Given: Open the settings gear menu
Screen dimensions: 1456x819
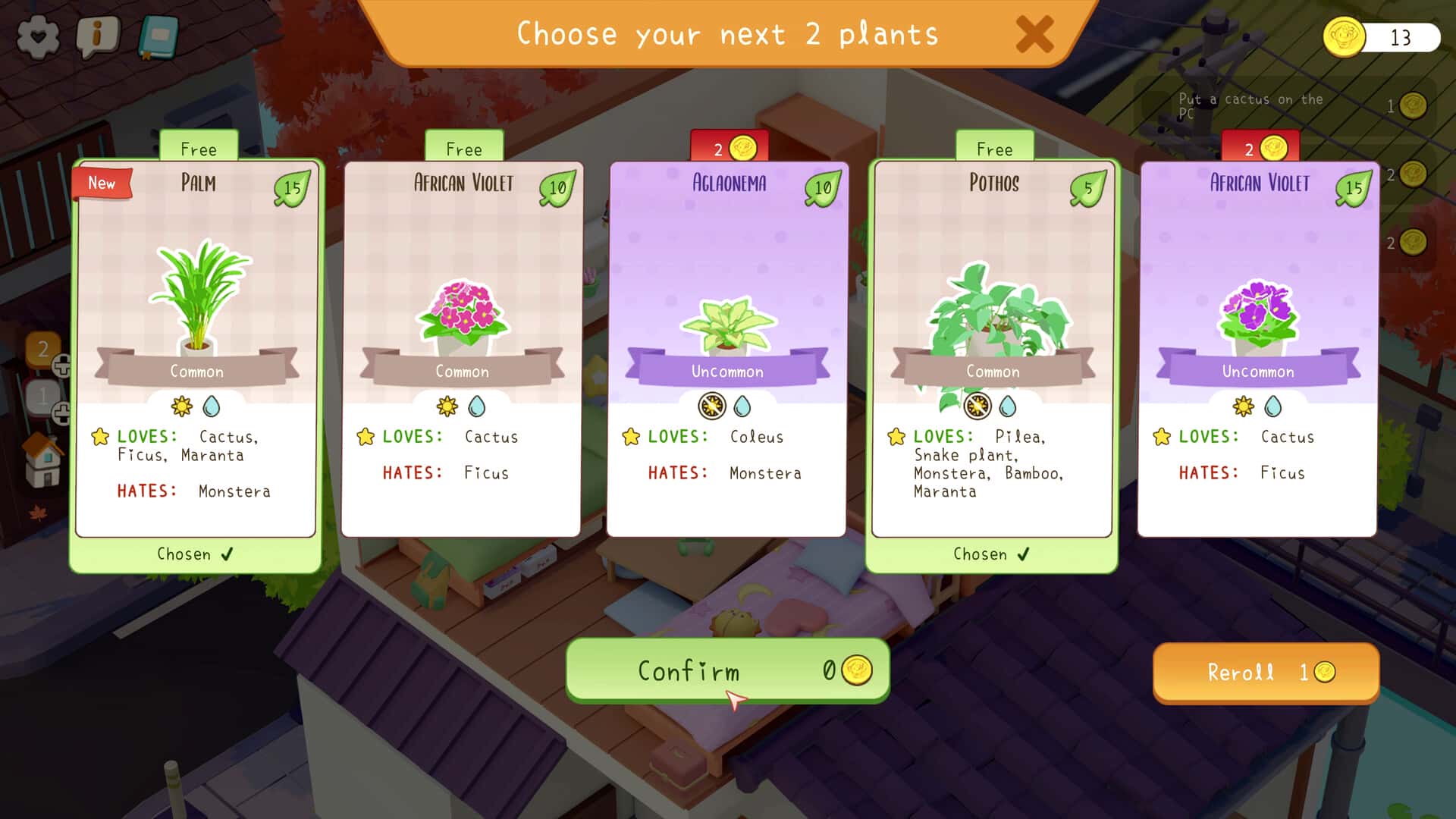Looking at the screenshot, I should tap(38, 36).
